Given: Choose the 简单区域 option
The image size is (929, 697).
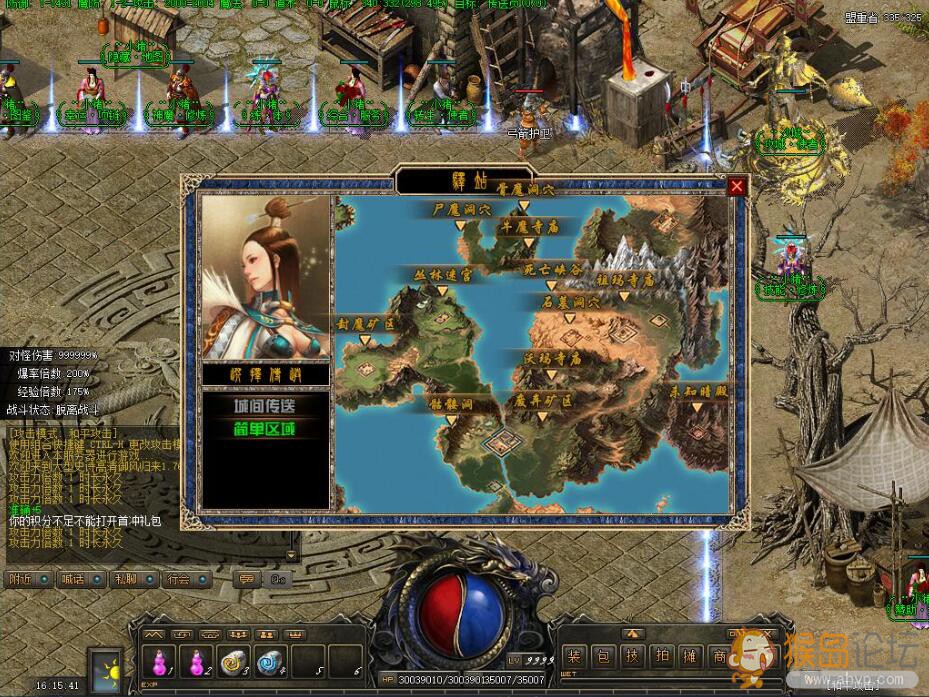Looking at the screenshot, I should [265, 430].
